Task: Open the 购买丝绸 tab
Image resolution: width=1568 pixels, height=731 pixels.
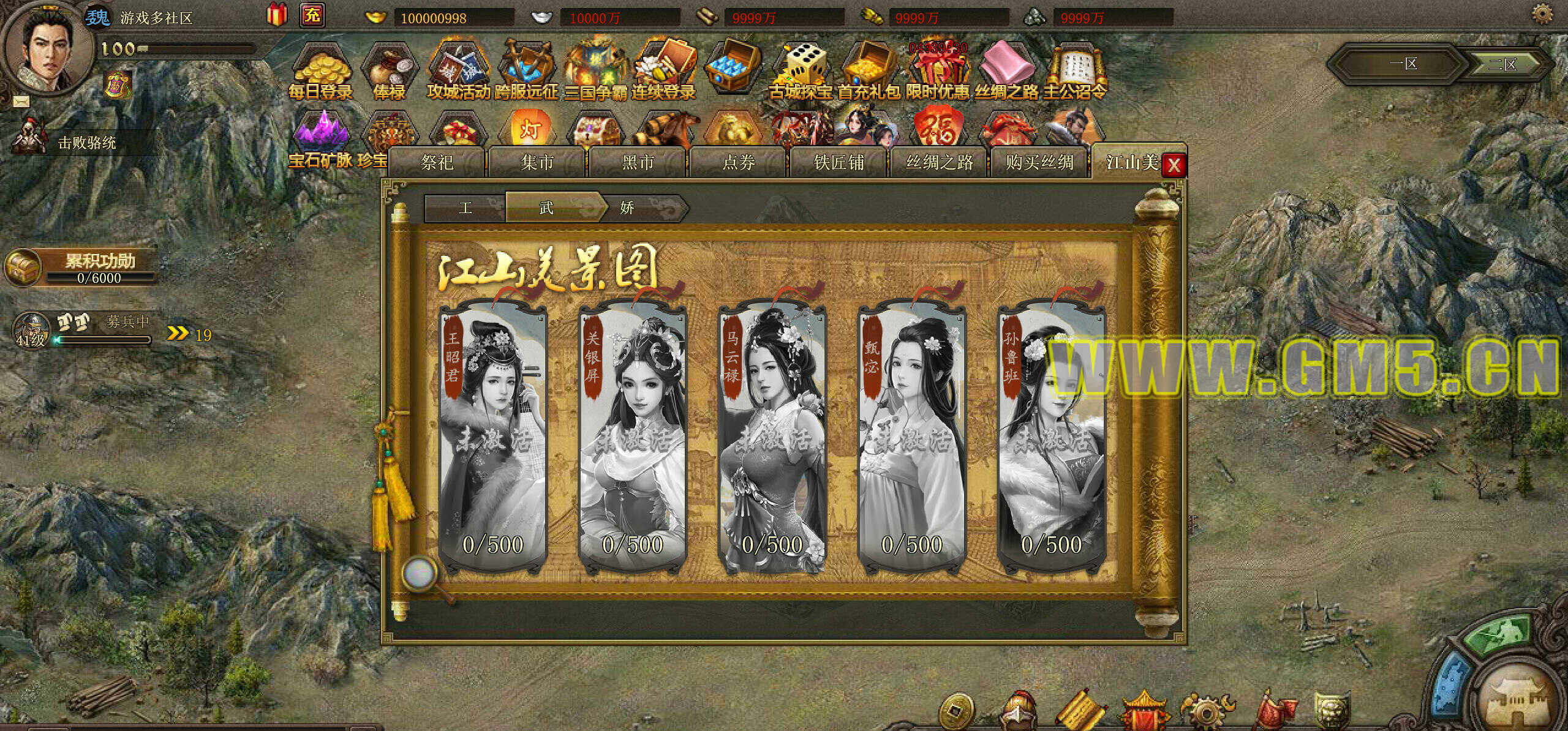Action: pyautogui.click(x=1039, y=162)
